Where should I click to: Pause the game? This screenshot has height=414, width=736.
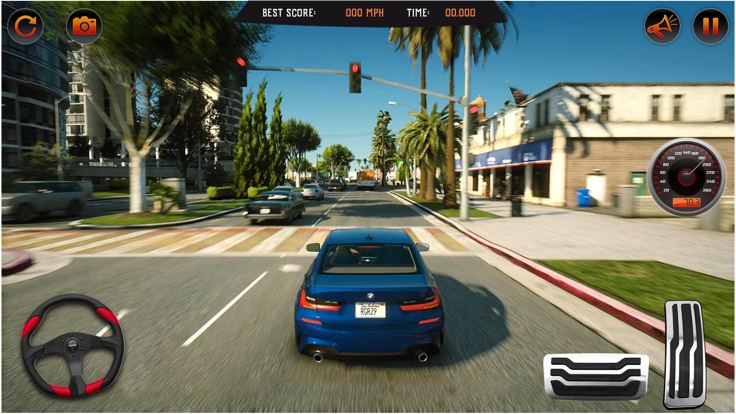[x=710, y=26]
